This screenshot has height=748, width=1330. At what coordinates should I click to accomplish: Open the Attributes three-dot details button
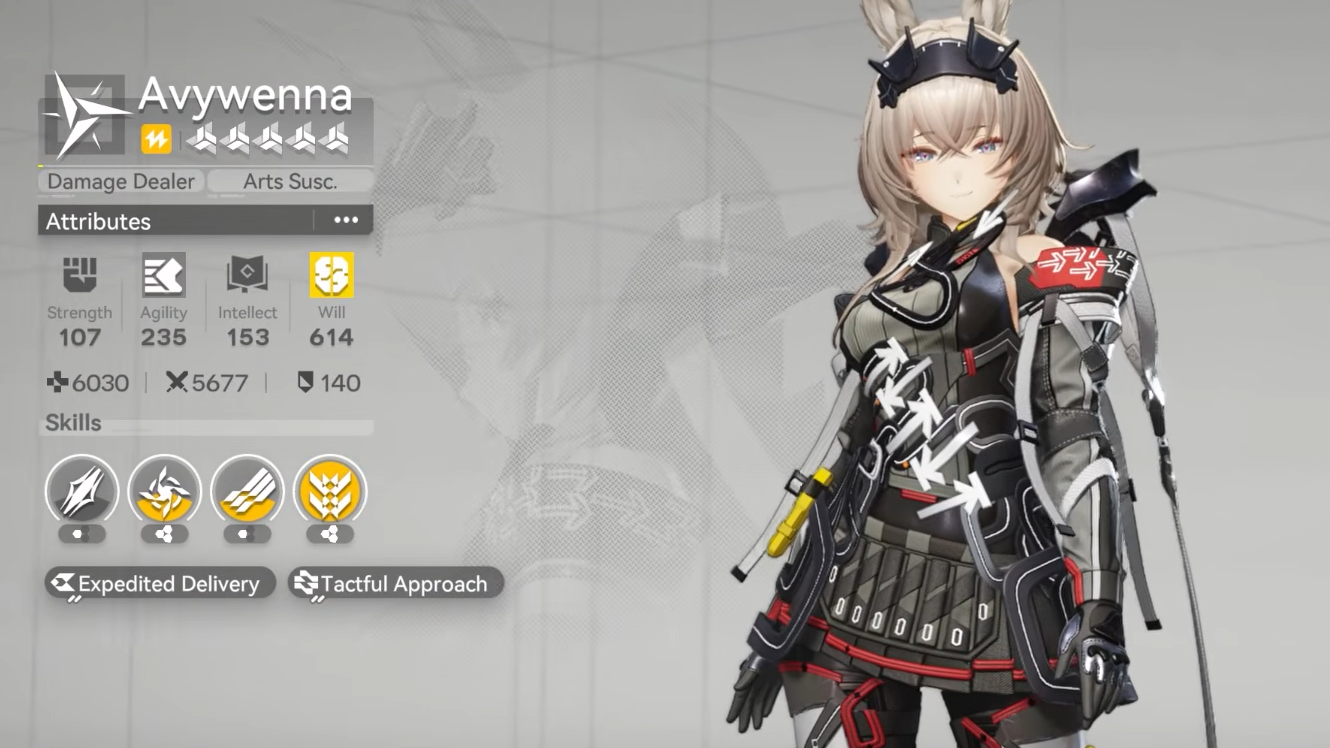tap(346, 221)
